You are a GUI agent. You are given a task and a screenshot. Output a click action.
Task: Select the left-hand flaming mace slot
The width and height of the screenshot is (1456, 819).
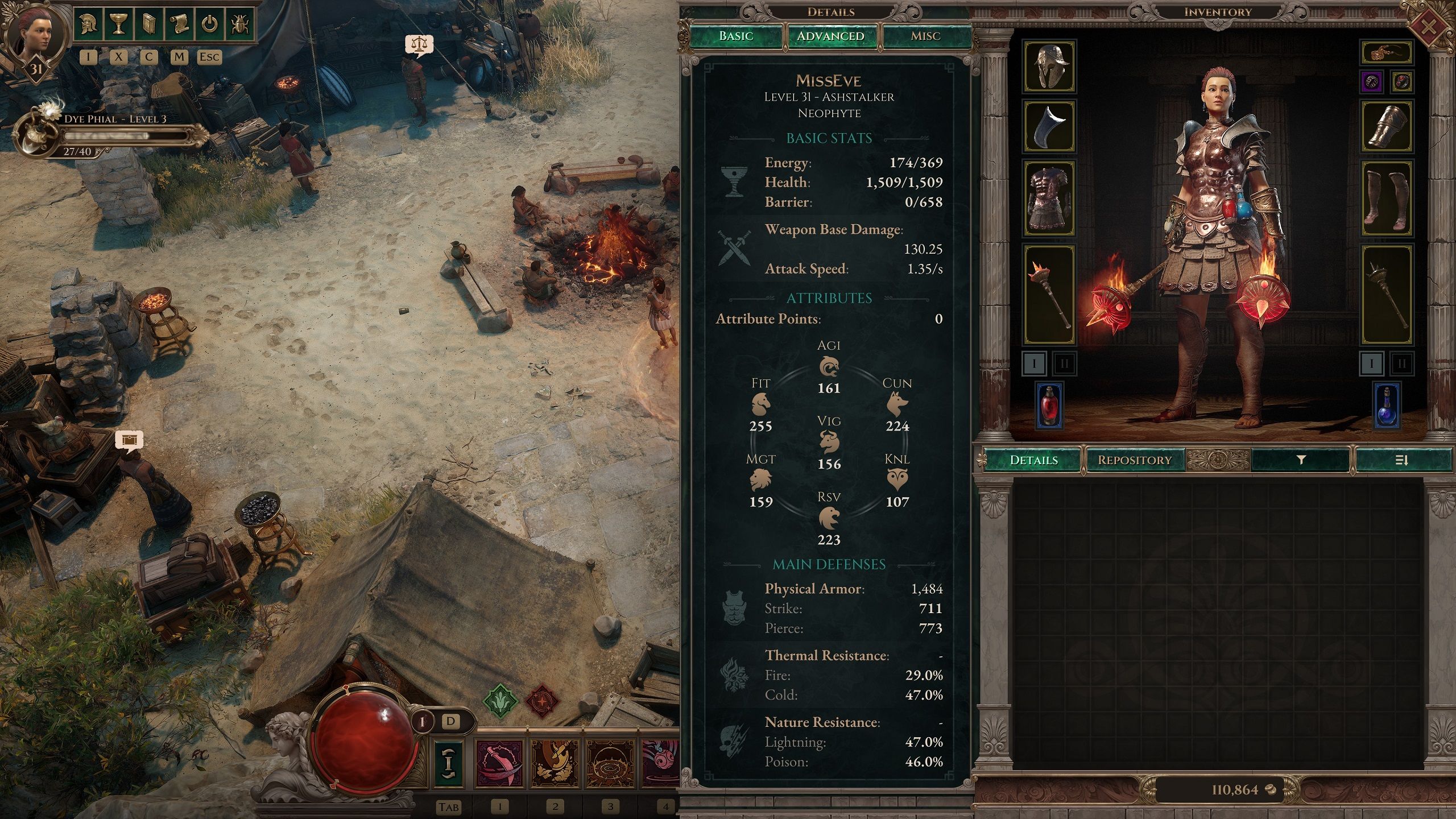coord(1049,295)
